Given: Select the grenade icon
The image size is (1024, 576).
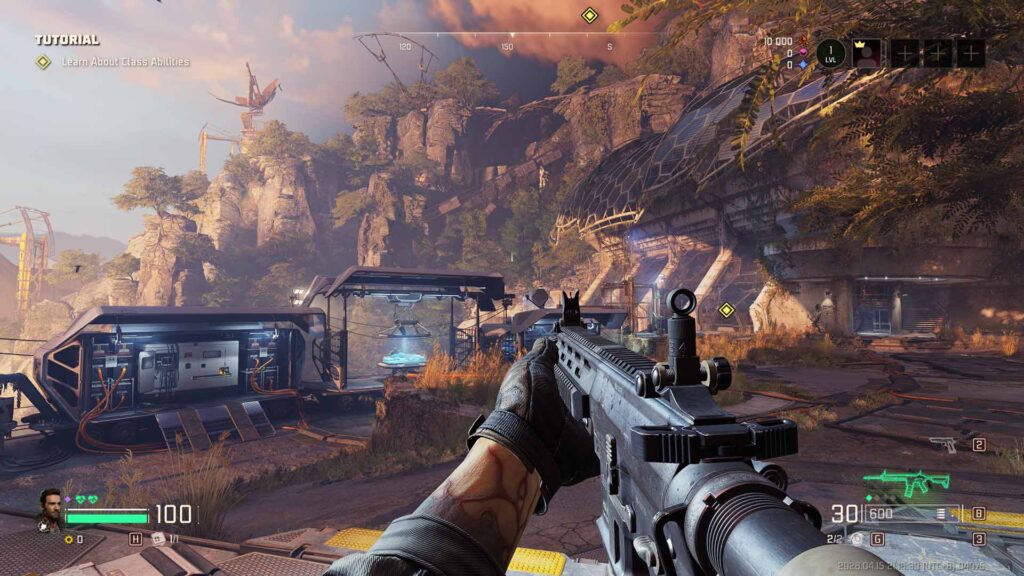Looking at the screenshot, I should coord(857,539).
